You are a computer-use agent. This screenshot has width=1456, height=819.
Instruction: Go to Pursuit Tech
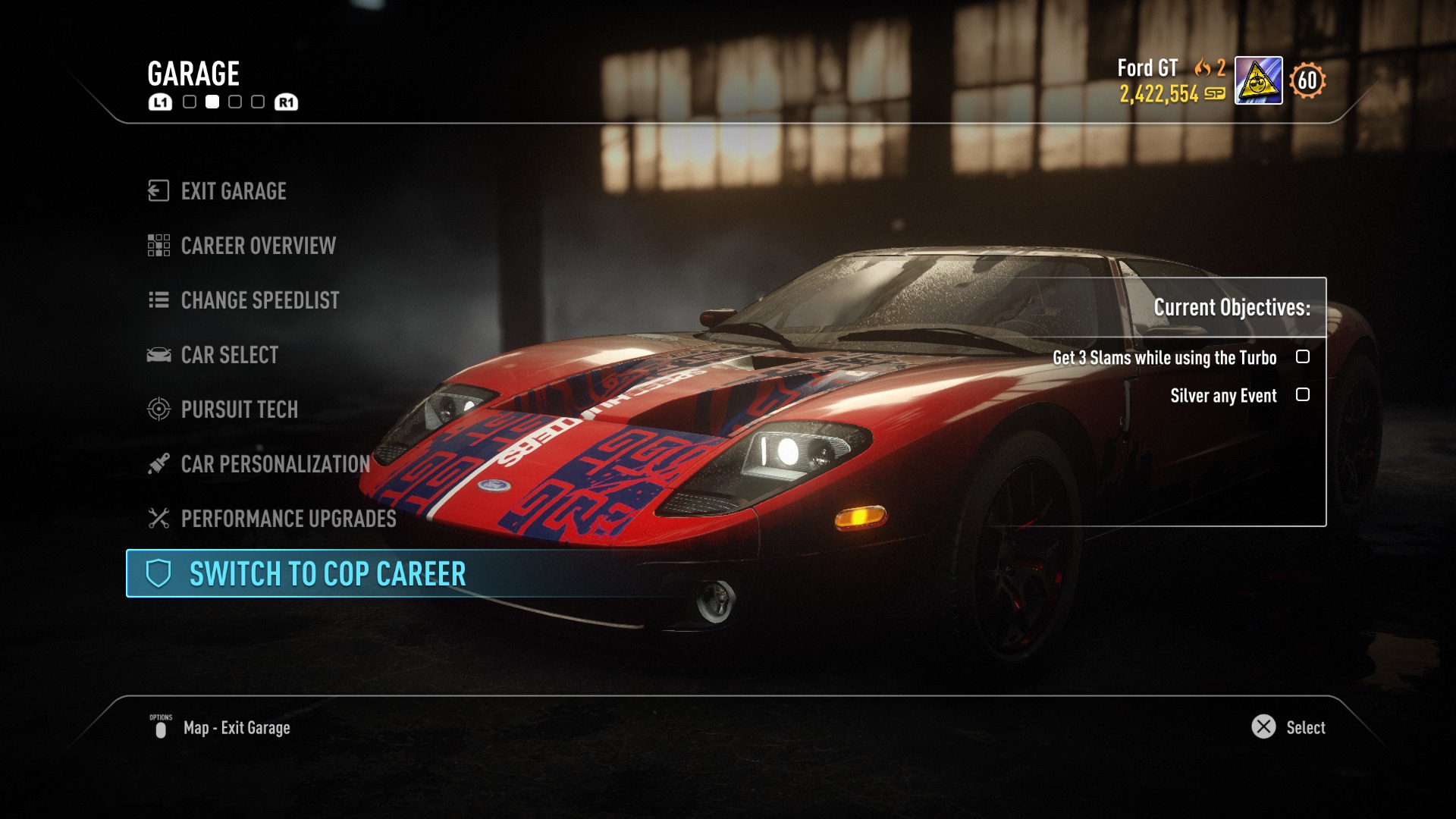click(239, 409)
